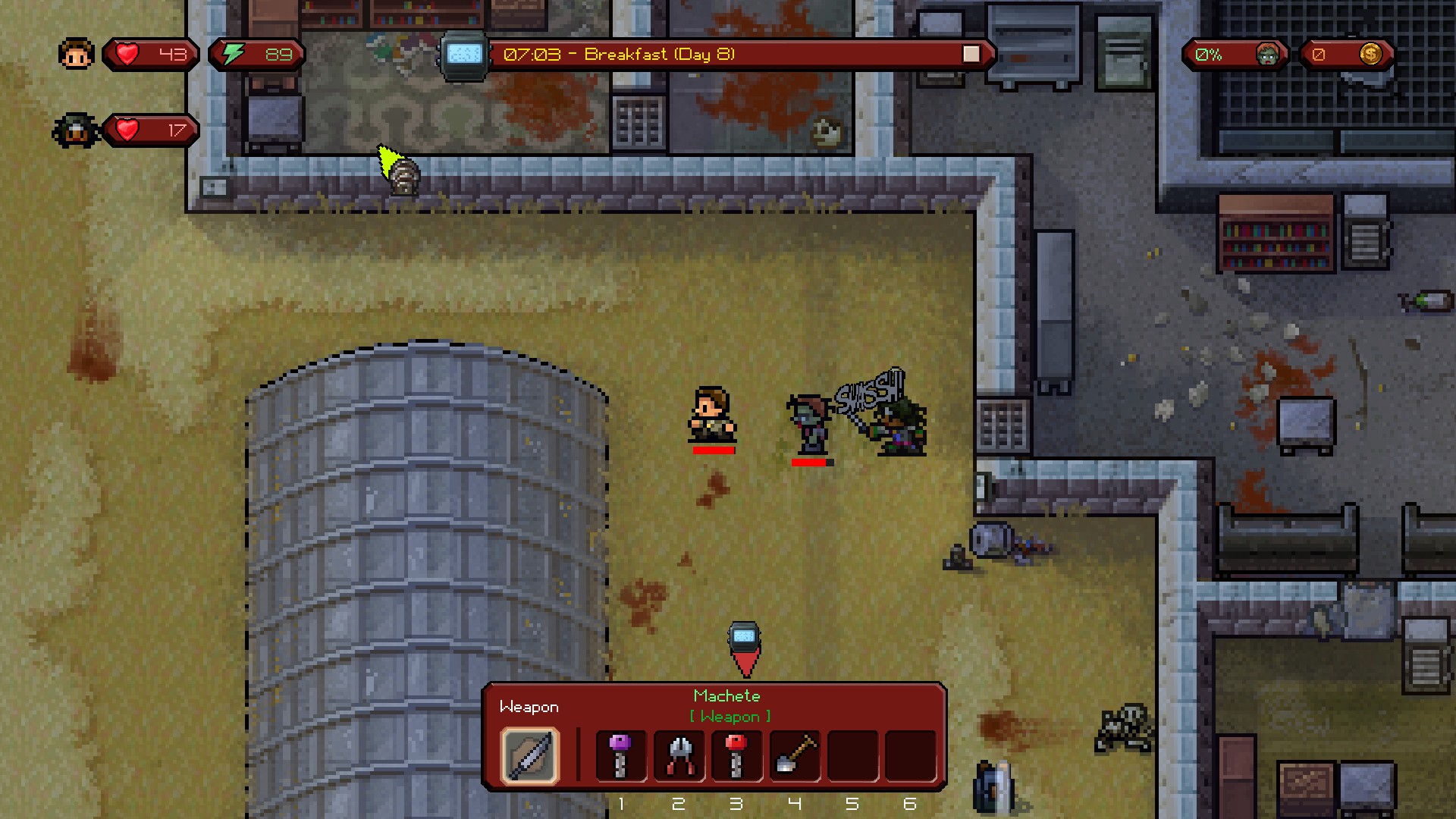Click empty inventory slot 6
The image size is (1456, 819).
tap(910, 755)
